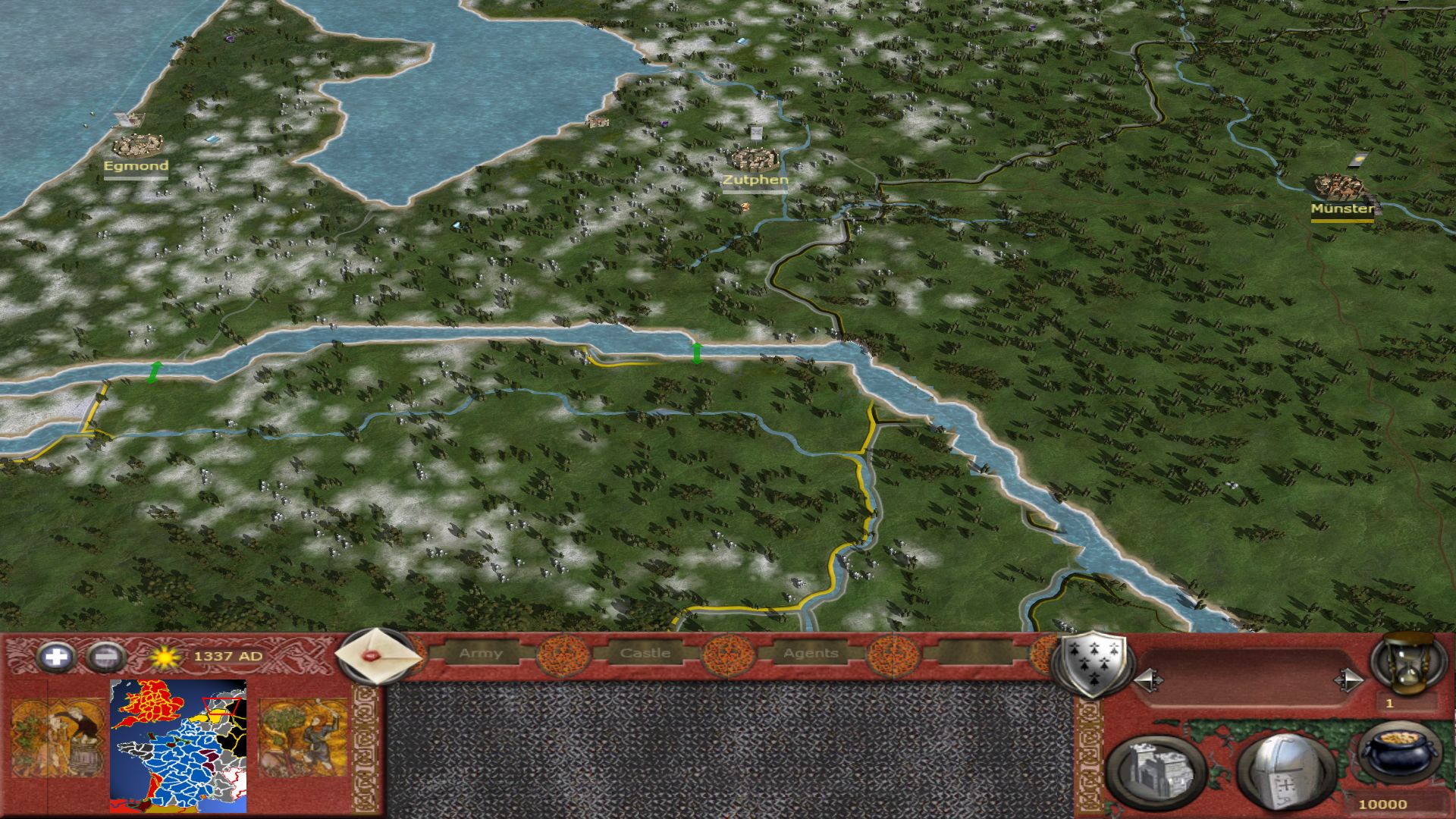Switch to the Army tab
The width and height of the screenshot is (1456, 819).
(481, 653)
